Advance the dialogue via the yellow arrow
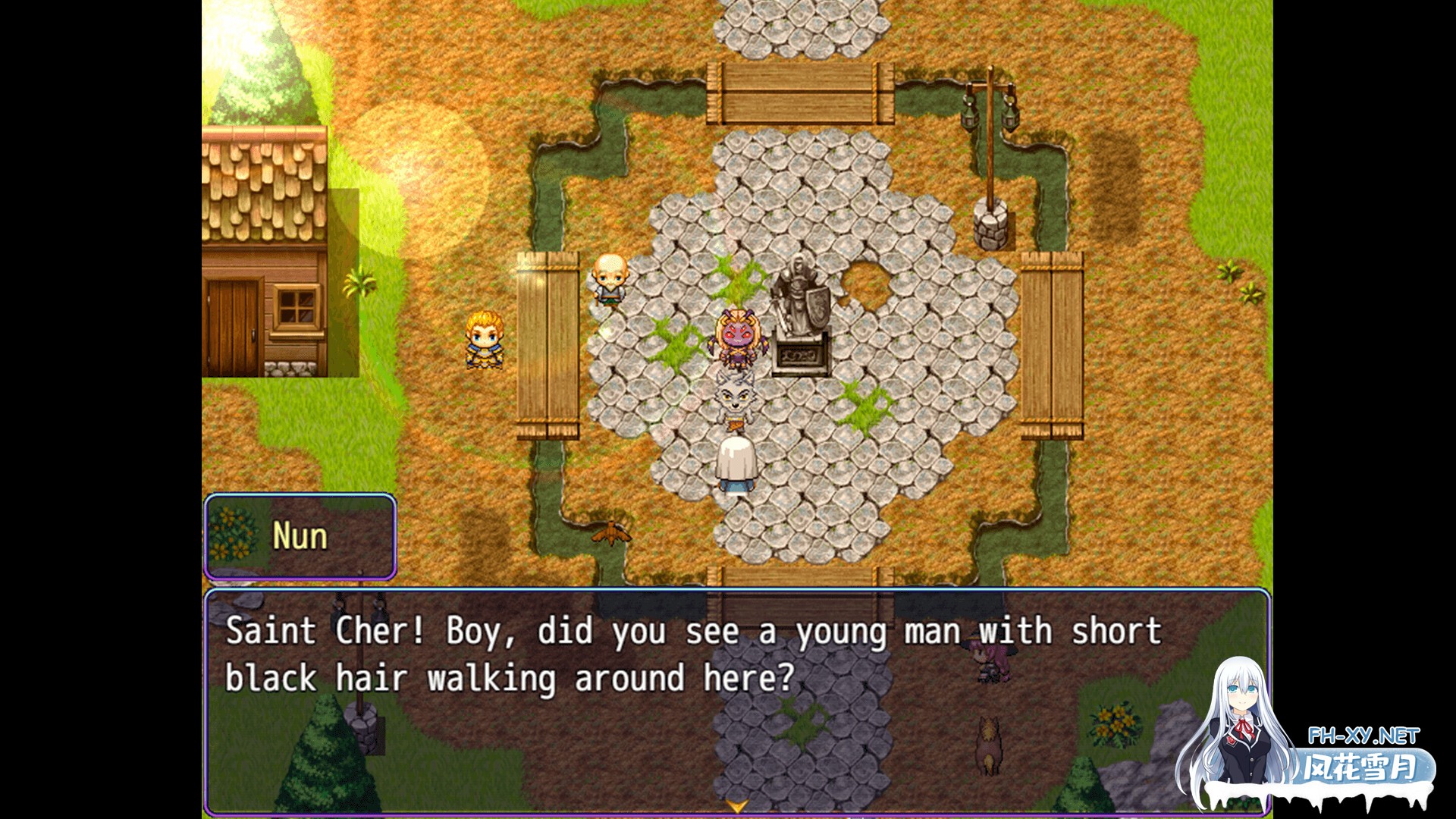Viewport: 1456px width, 819px height. point(736,806)
